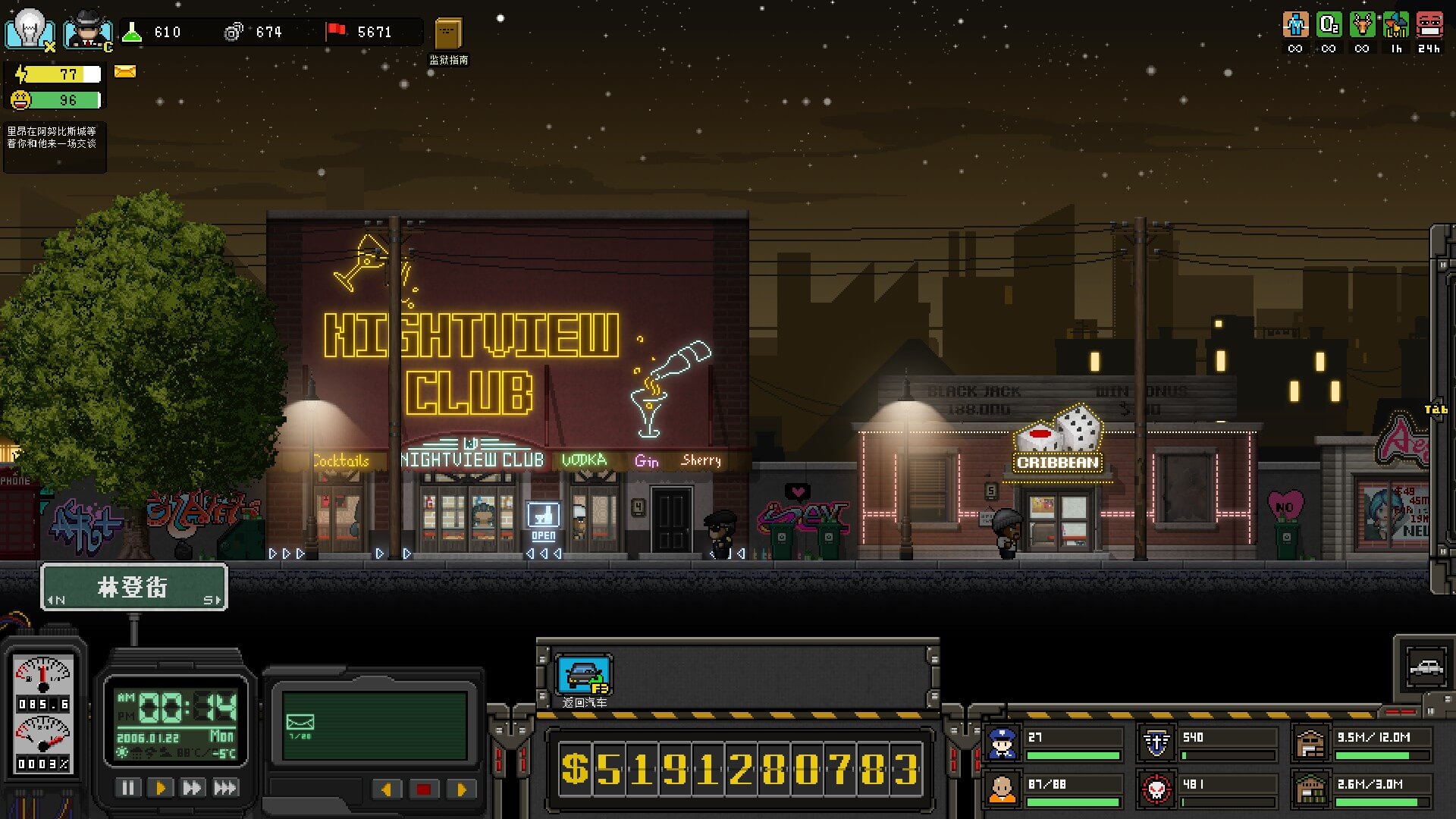
Task: Click the pager's red stop button
Action: pos(423,789)
